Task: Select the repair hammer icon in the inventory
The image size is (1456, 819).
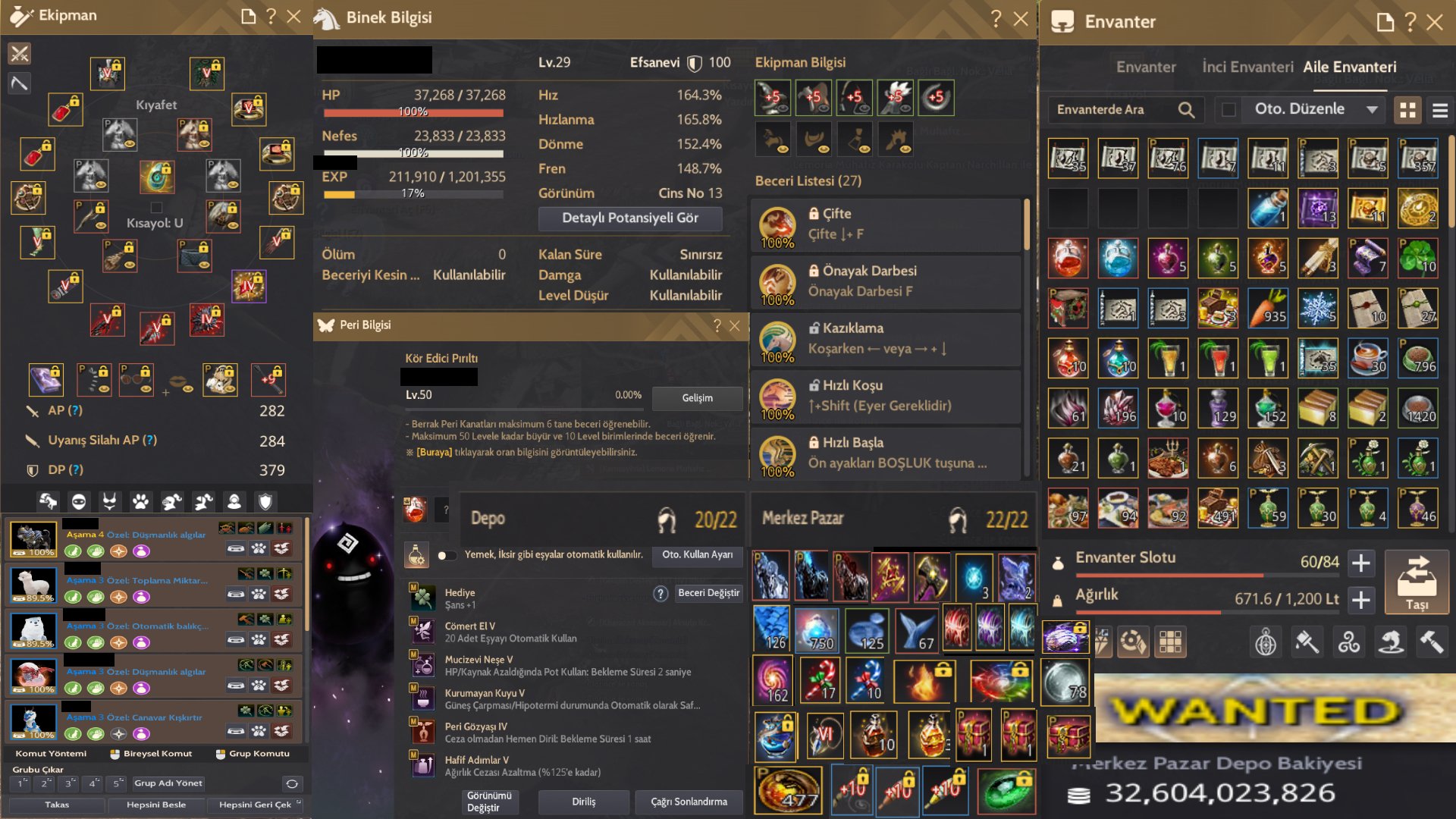Action: 1433,641
